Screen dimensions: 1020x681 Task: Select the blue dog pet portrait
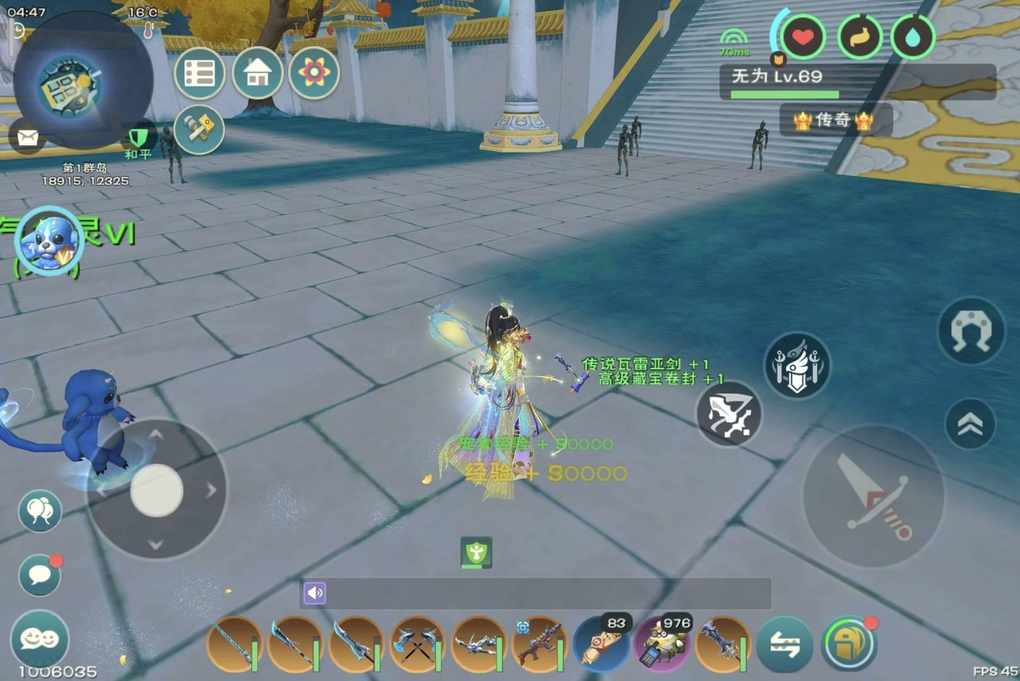[x=48, y=241]
